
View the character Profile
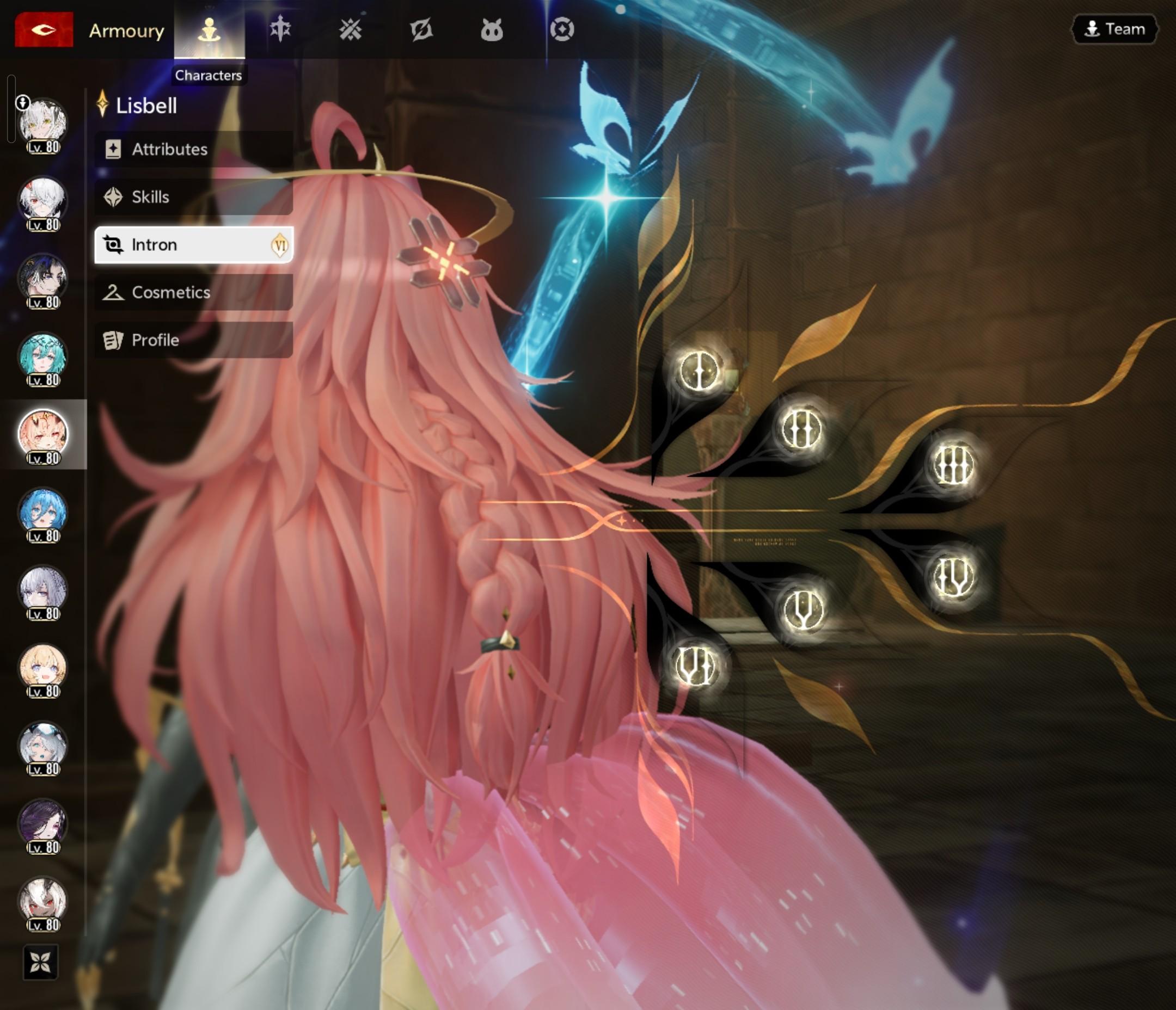(x=193, y=340)
